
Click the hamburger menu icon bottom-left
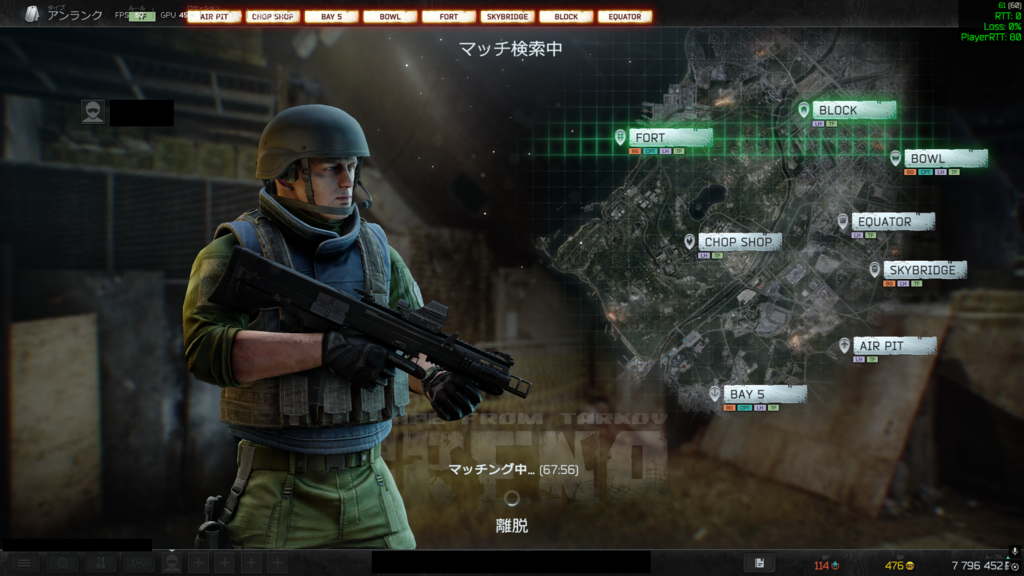coord(24,564)
